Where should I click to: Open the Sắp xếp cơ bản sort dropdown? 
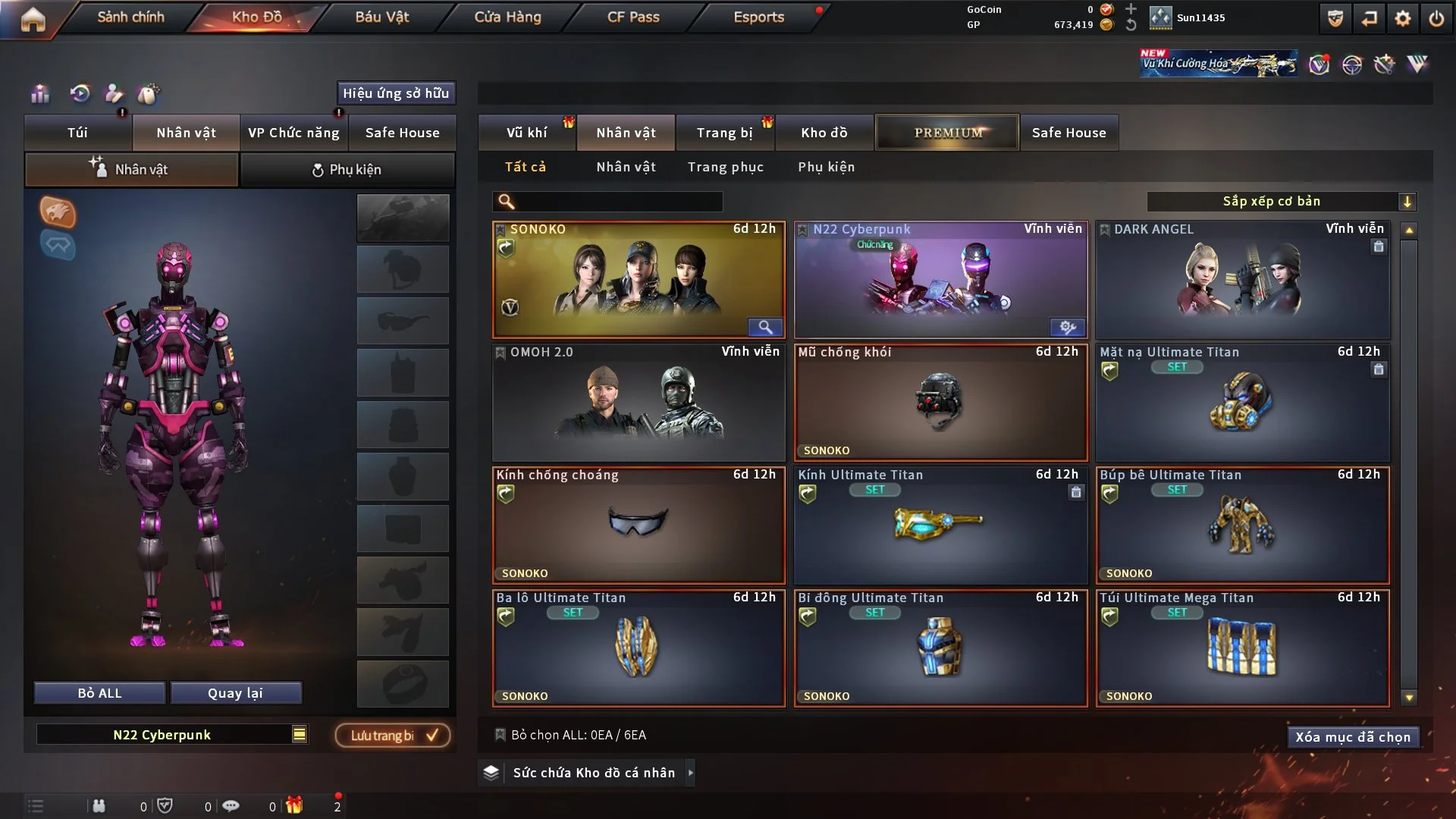[x=1283, y=201]
